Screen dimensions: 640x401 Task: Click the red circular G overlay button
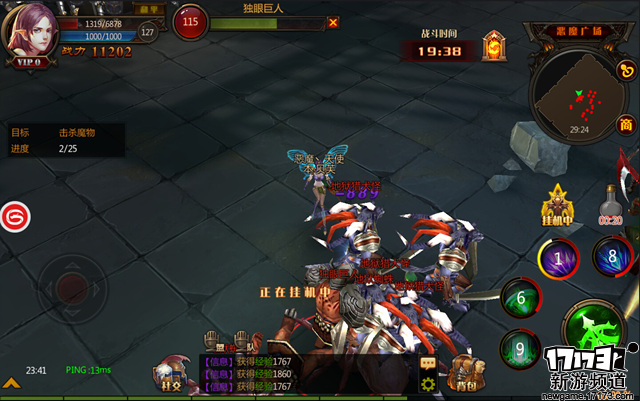coord(14,215)
